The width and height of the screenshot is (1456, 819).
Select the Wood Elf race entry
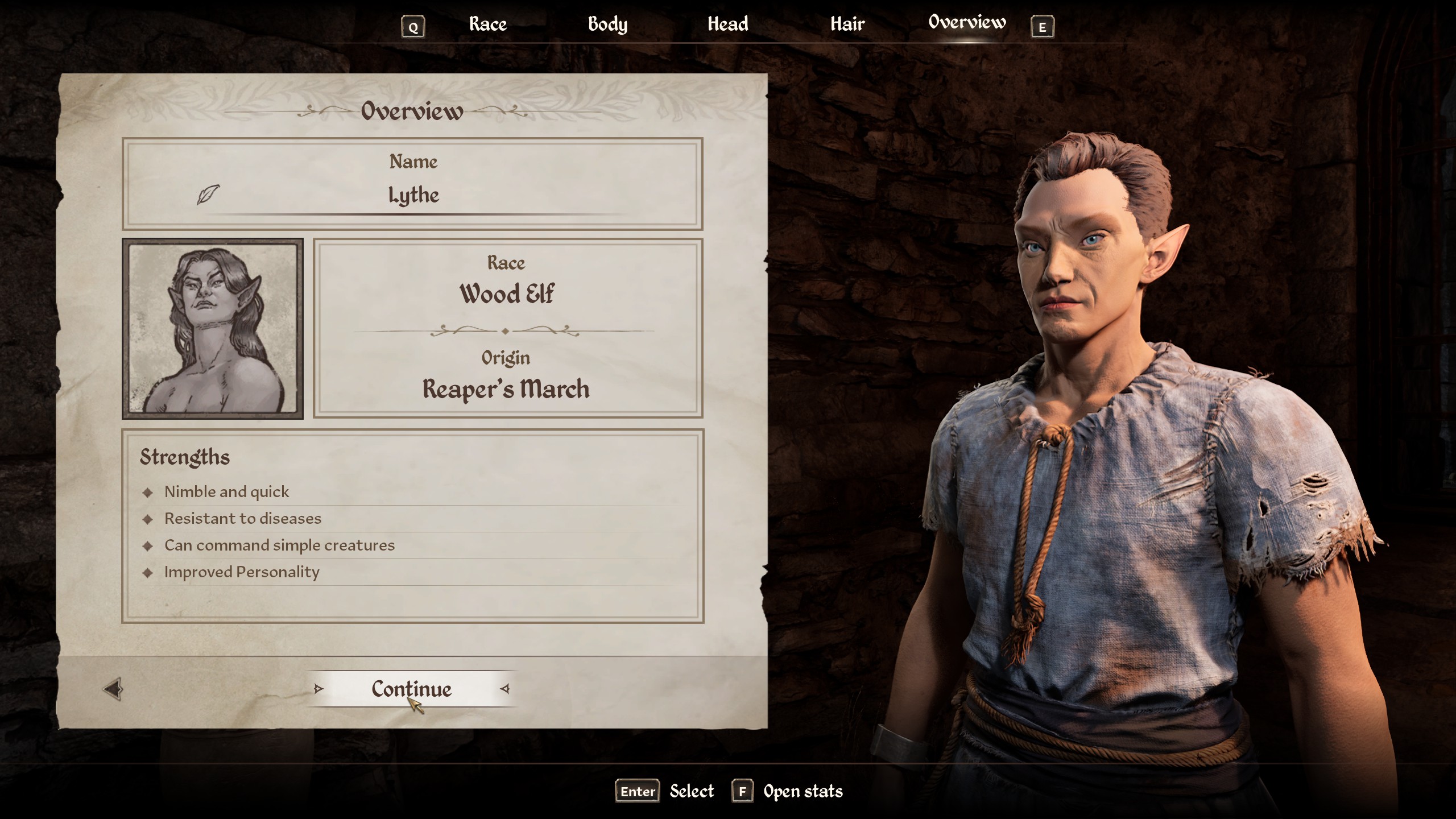(506, 294)
